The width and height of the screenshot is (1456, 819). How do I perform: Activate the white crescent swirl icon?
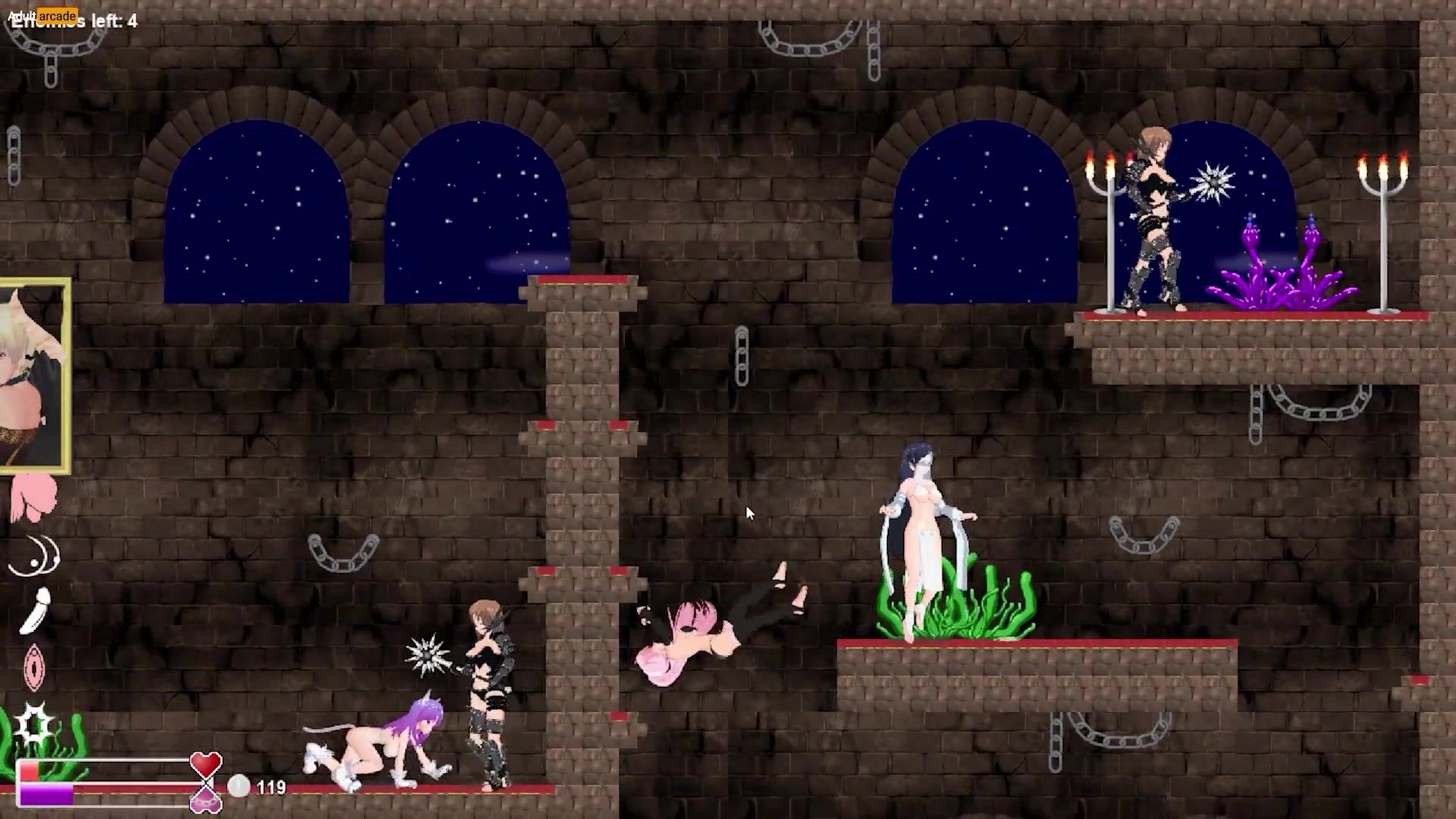pyautogui.click(x=34, y=556)
